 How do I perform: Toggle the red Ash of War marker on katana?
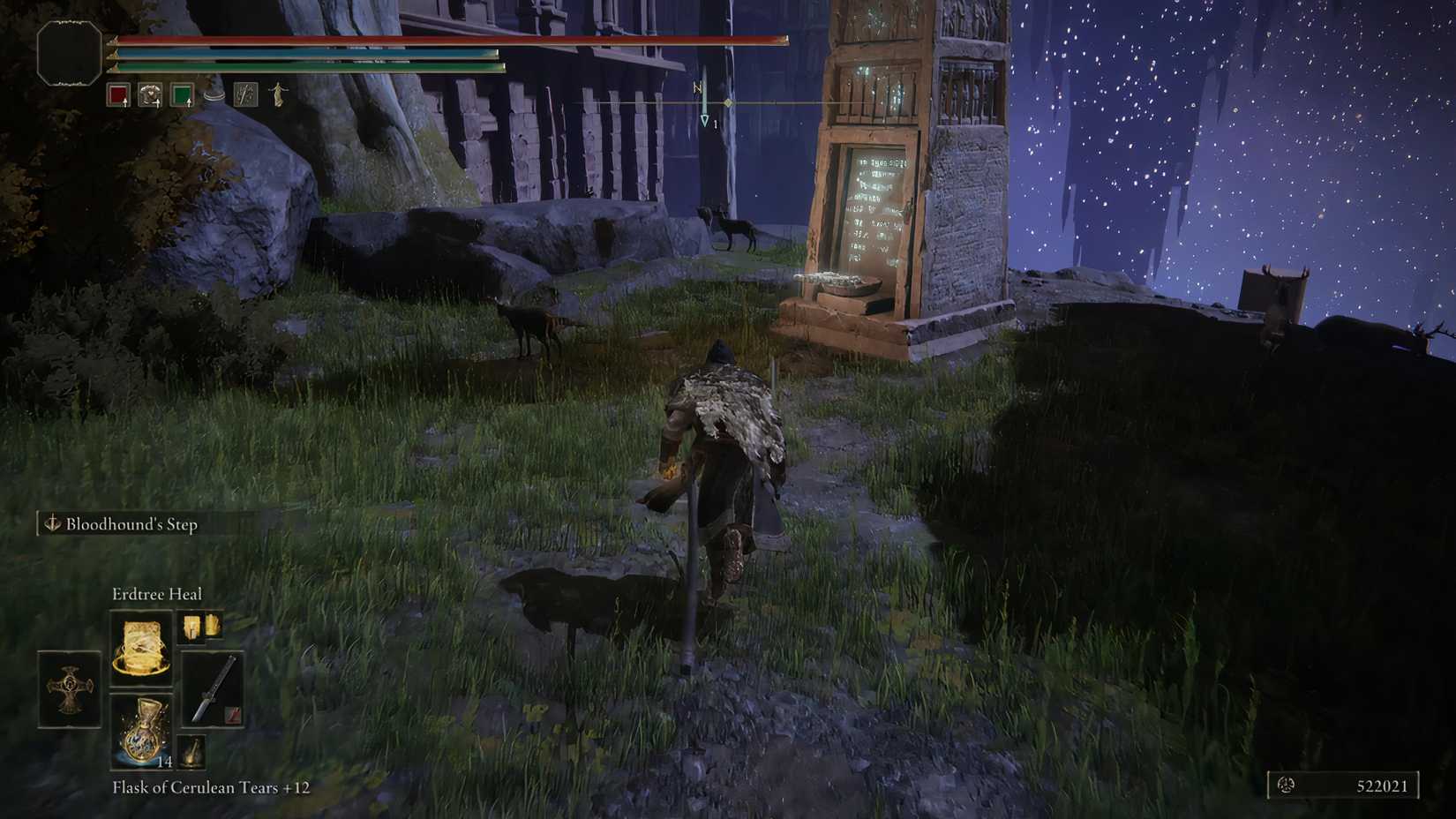tap(231, 714)
